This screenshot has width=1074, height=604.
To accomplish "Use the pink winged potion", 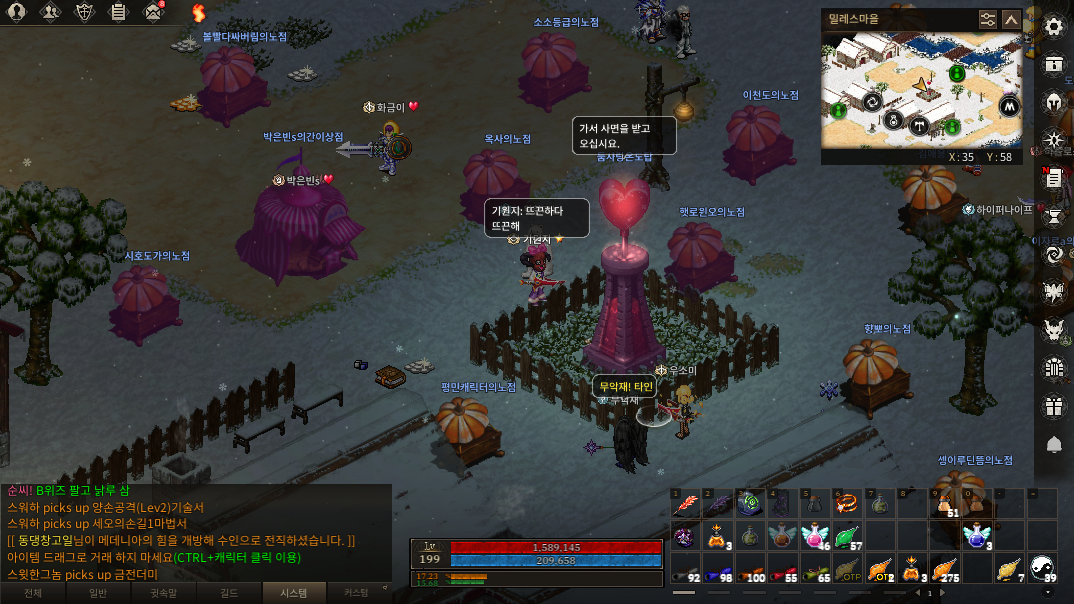I will [x=816, y=537].
